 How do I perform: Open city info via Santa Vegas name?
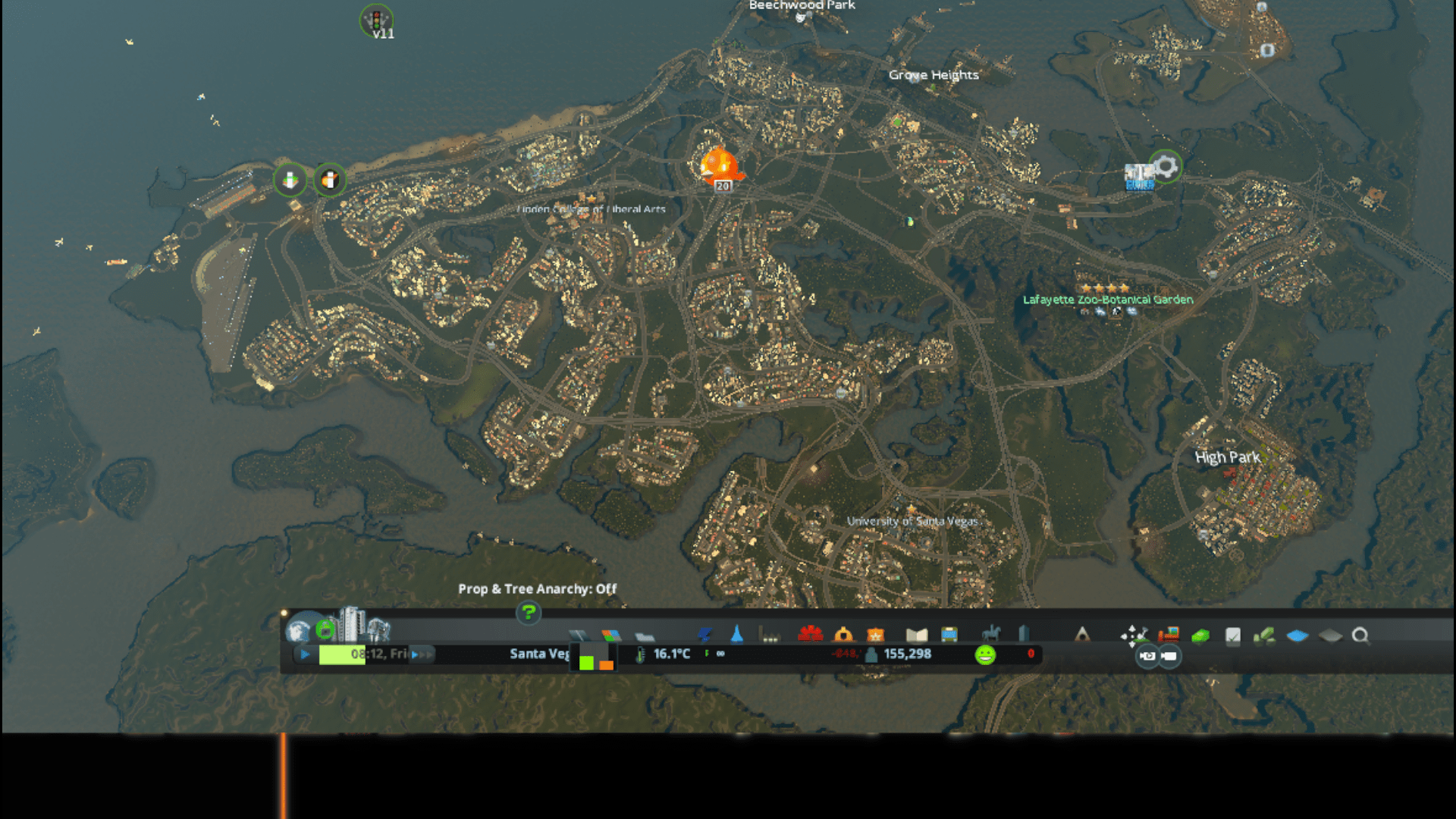(538, 654)
